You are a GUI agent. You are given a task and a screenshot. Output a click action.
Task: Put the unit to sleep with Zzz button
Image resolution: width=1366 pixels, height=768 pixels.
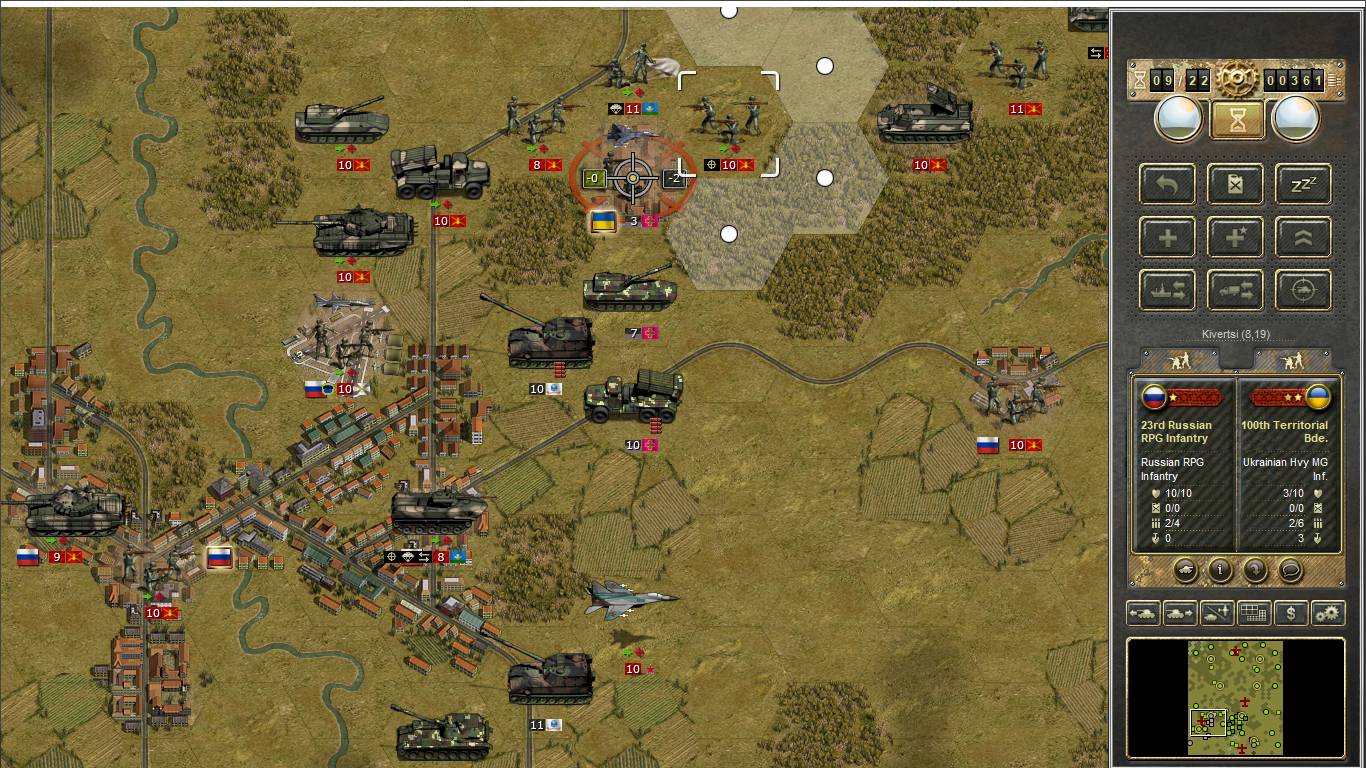1303,184
